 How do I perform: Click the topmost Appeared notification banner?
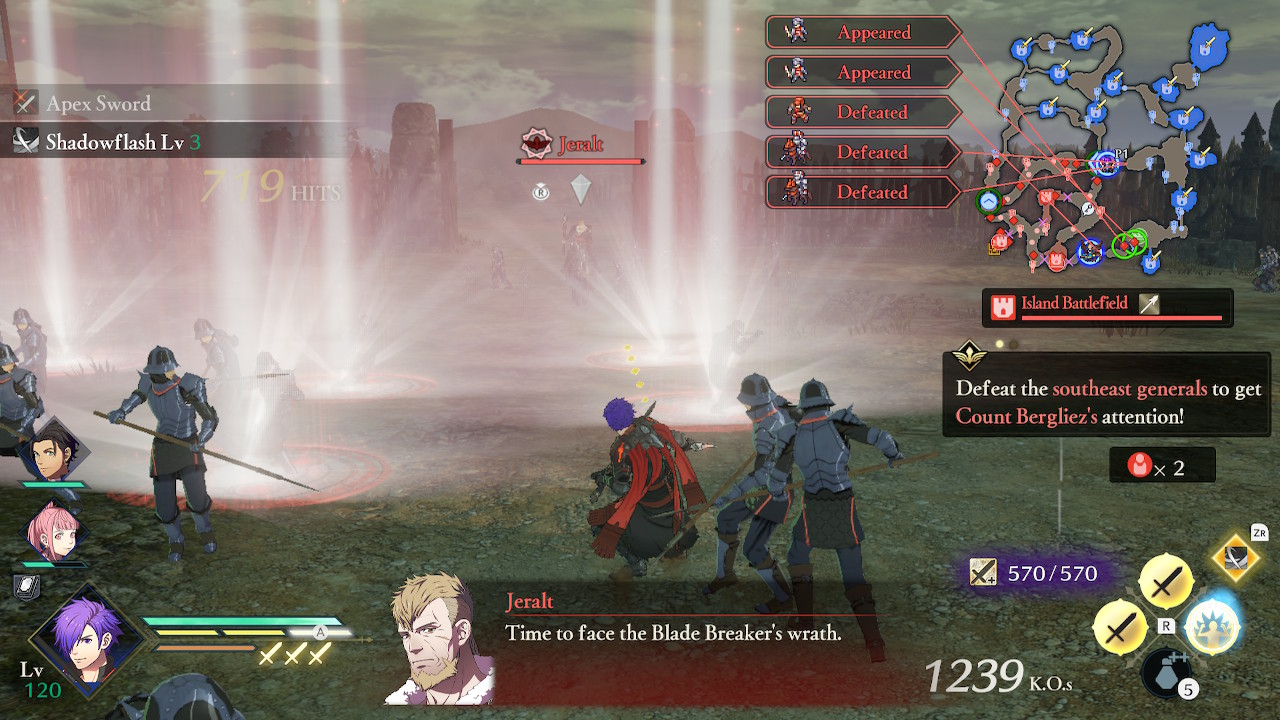pyautogui.click(x=862, y=32)
